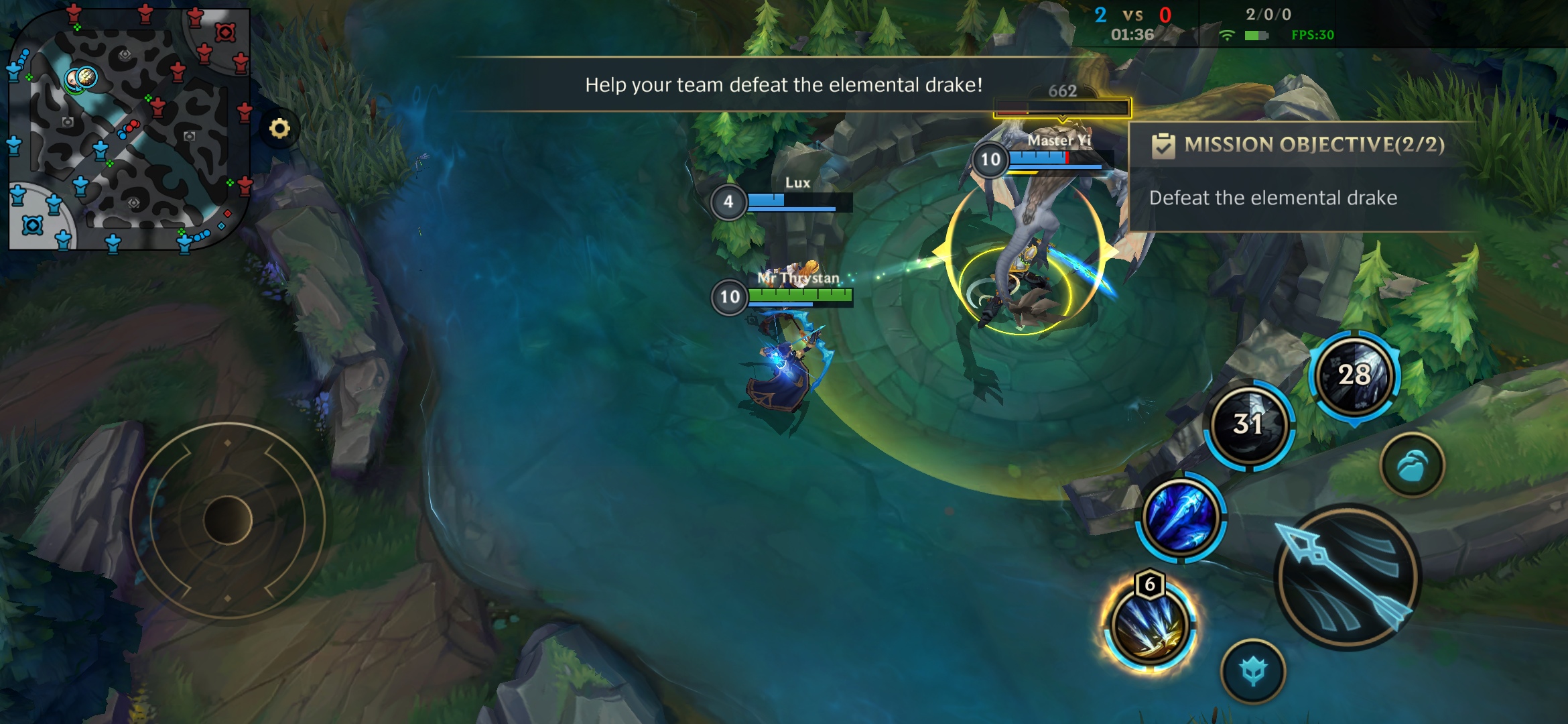Select the ability on 31 second cooldown
This screenshot has height=724, width=1568.
1248,424
